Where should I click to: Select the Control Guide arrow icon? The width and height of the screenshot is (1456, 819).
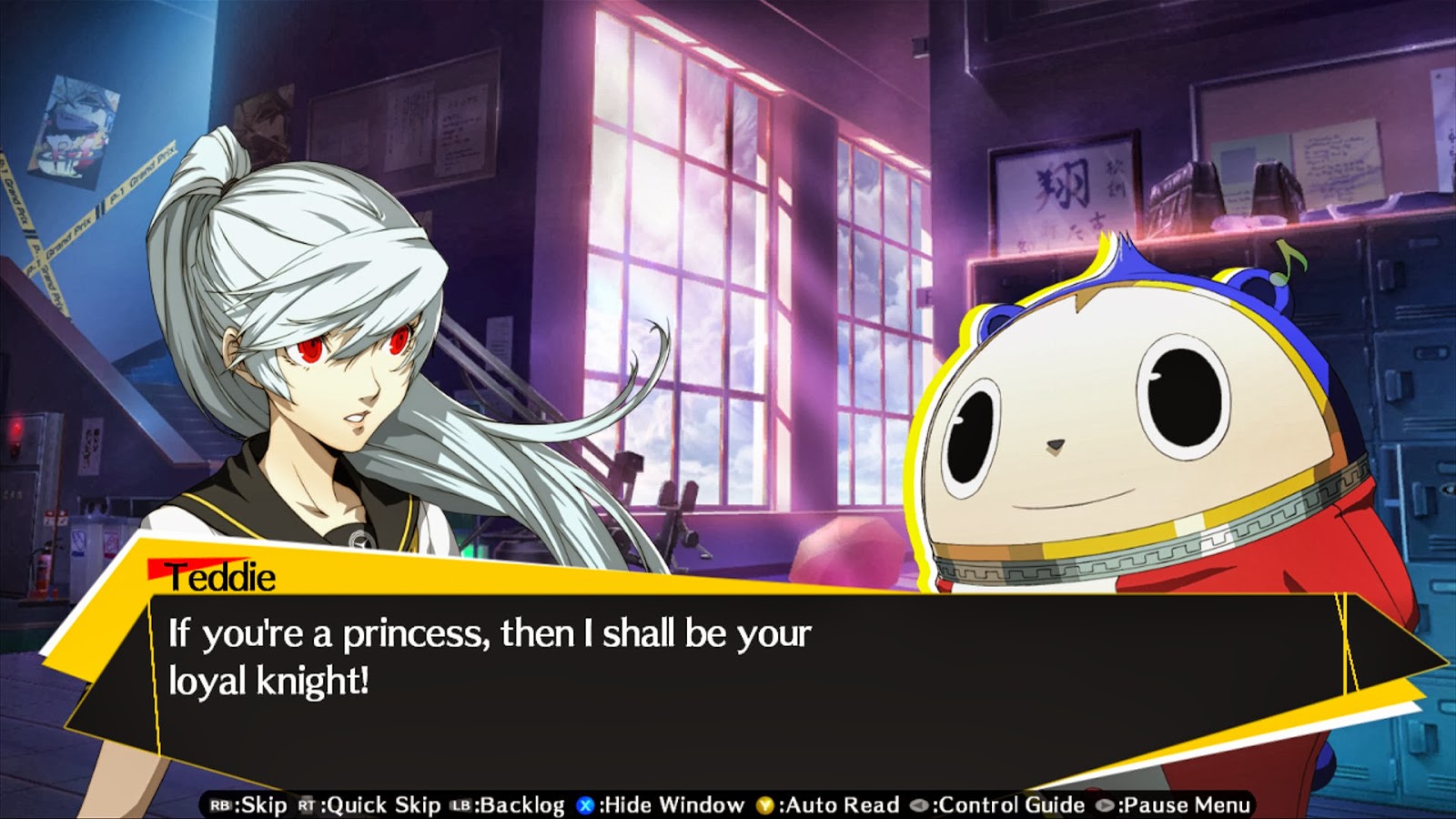(x=919, y=804)
